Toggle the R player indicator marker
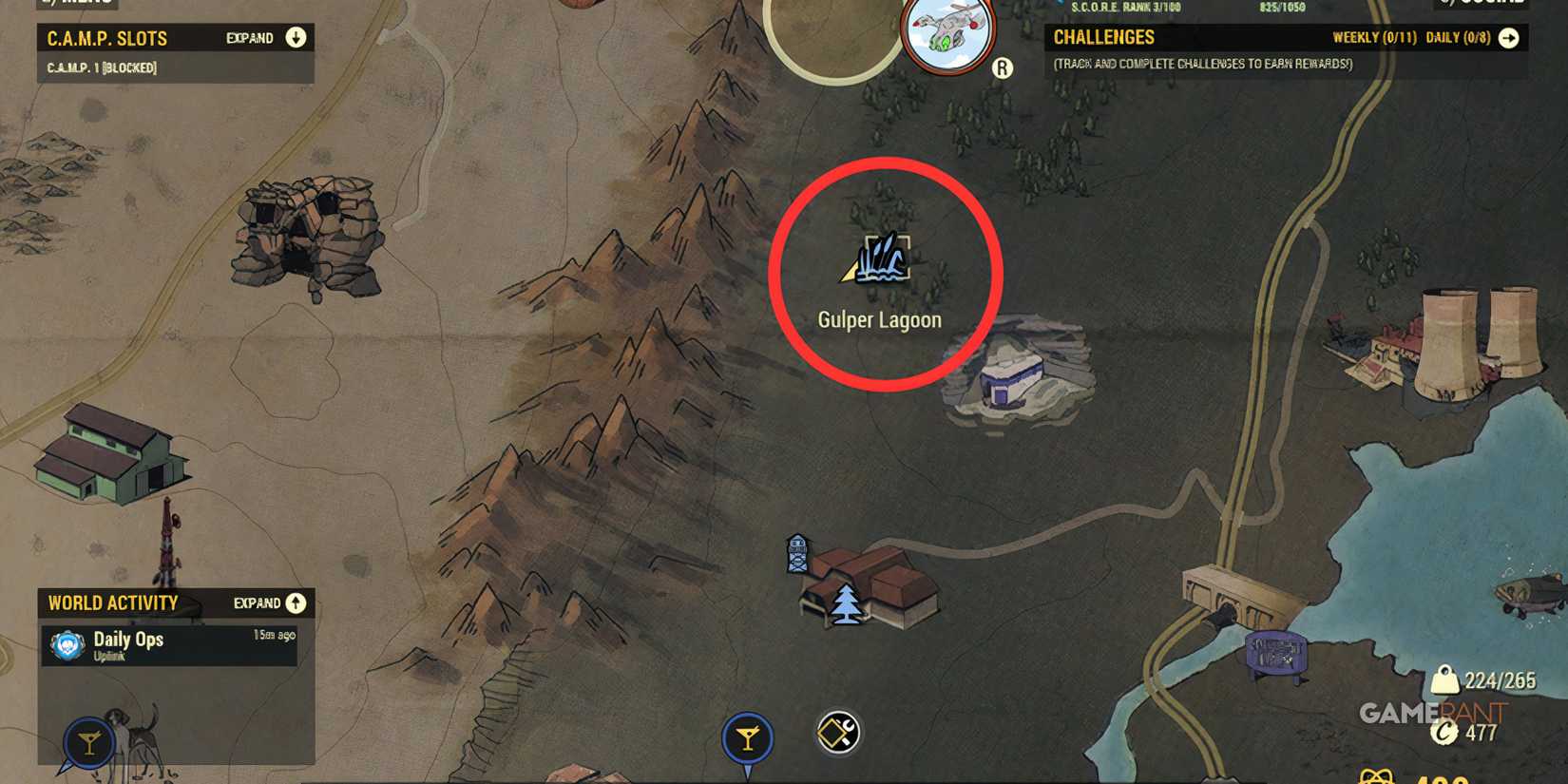Image resolution: width=1568 pixels, height=784 pixels. point(1001,70)
